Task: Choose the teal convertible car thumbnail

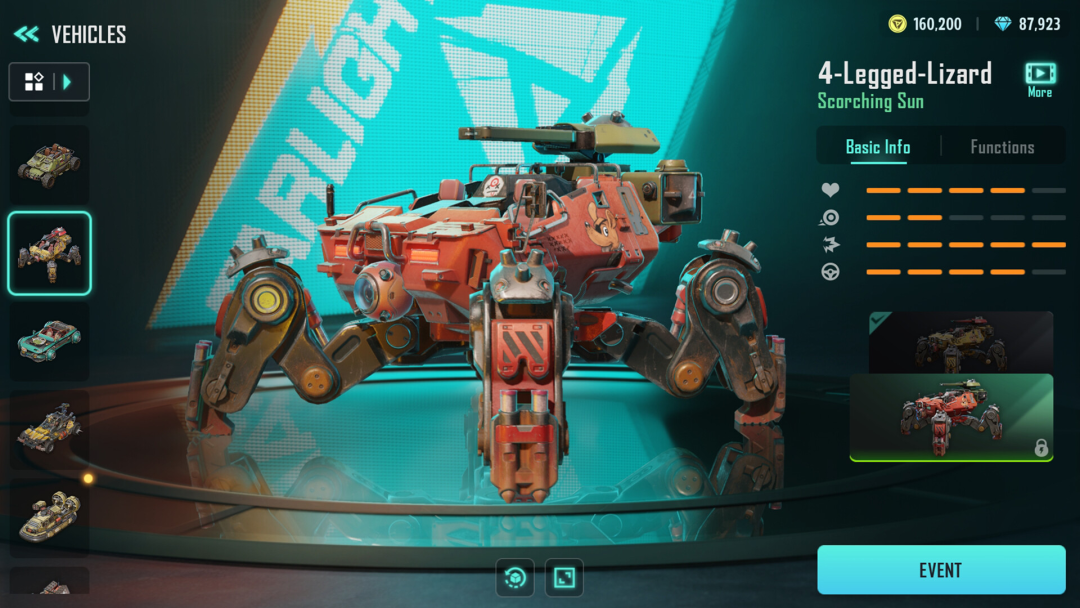Action: pos(49,341)
